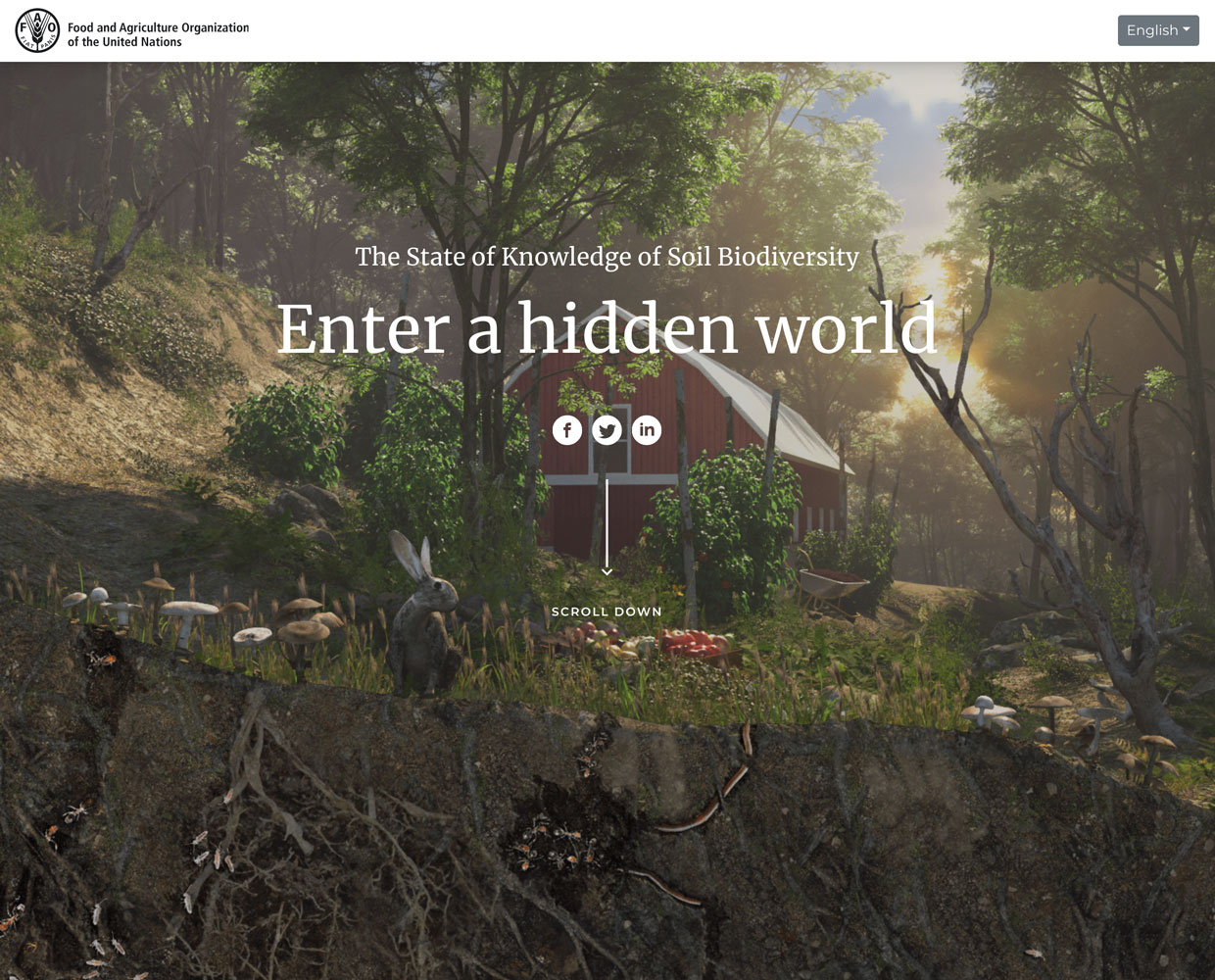Open the FAO logo home link

tap(132, 30)
